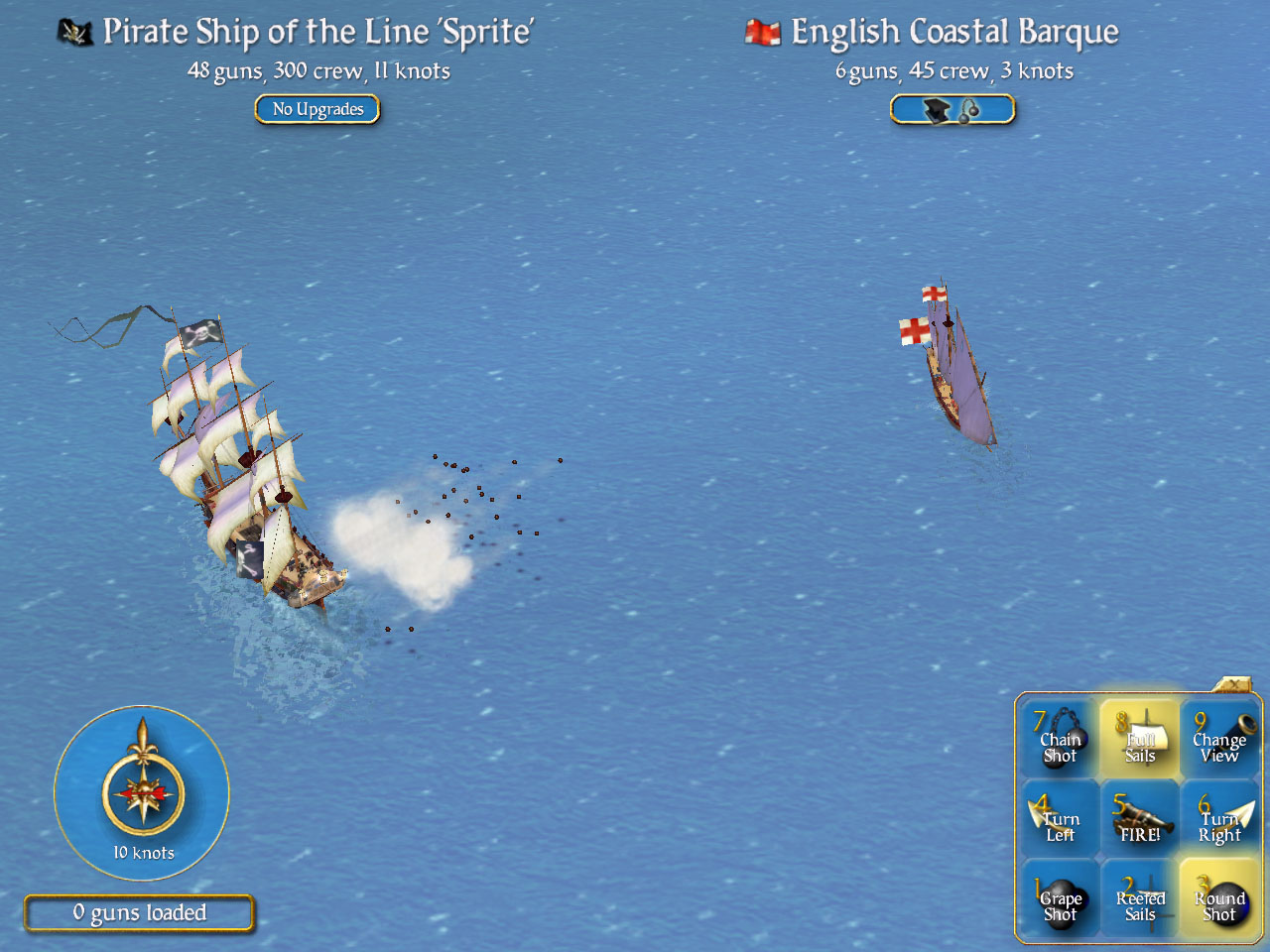Click the No Upgrades badge
The image size is (1270, 952).
click(317, 109)
